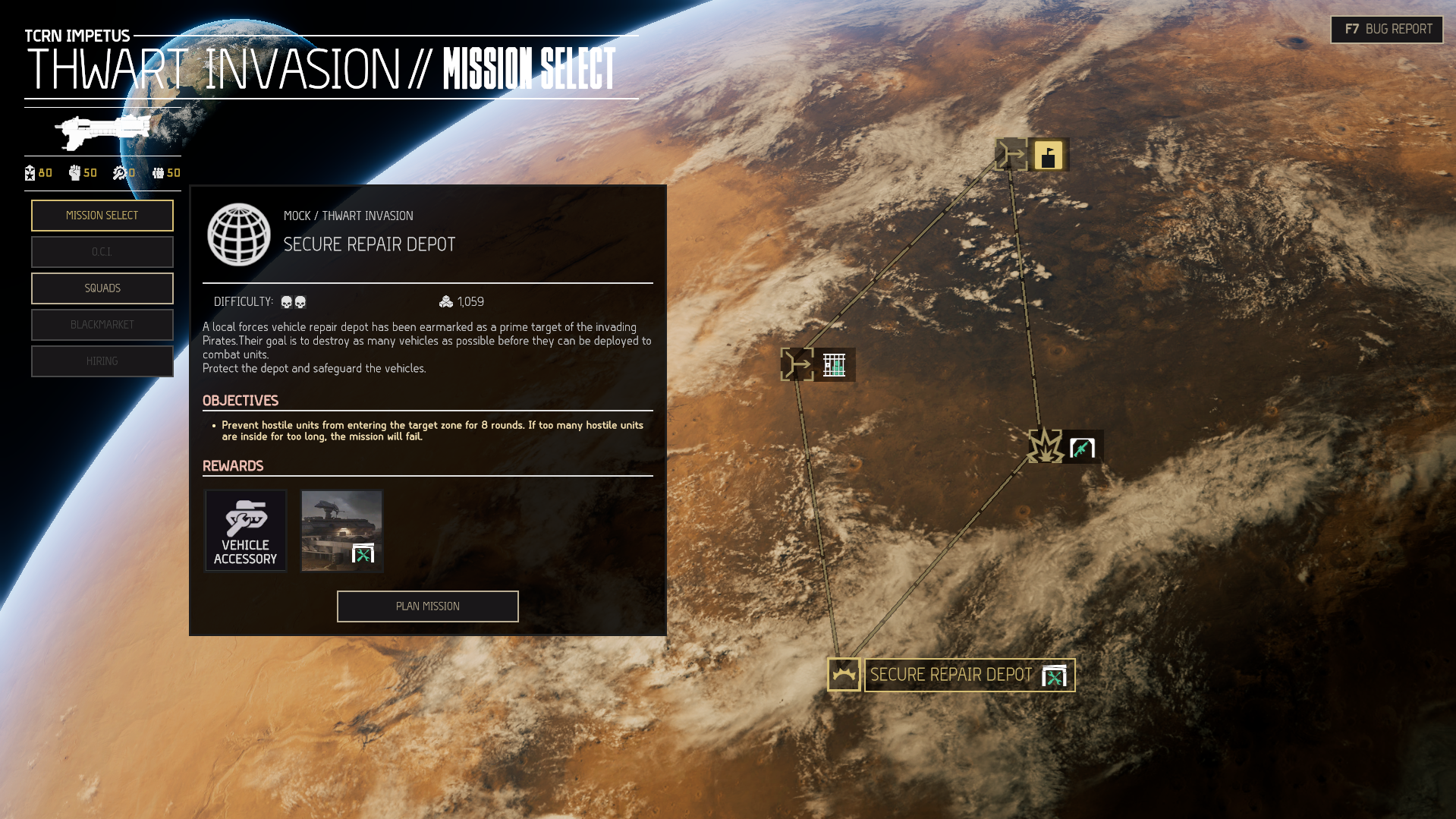
Task: Choose the explosion mission marker on map
Action: tap(1046, 446)
